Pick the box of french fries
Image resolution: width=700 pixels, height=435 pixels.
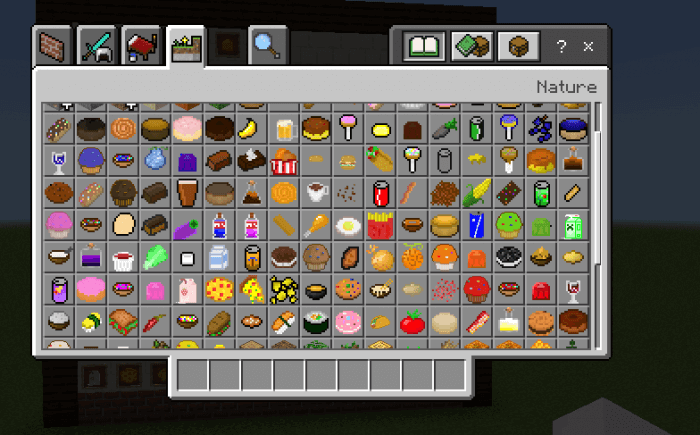(x=381, y=225)
